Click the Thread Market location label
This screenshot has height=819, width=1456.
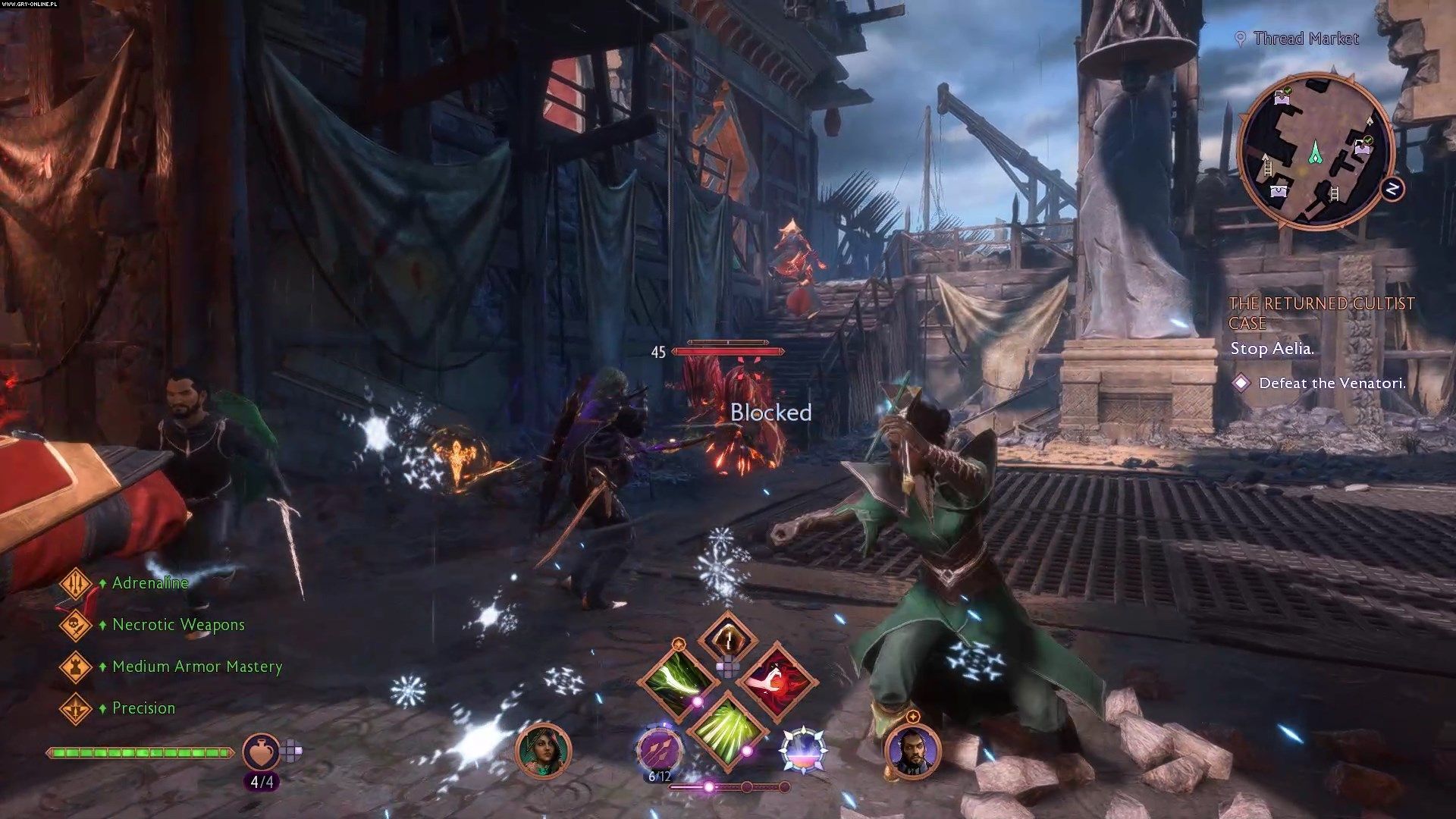point(1305,39)
